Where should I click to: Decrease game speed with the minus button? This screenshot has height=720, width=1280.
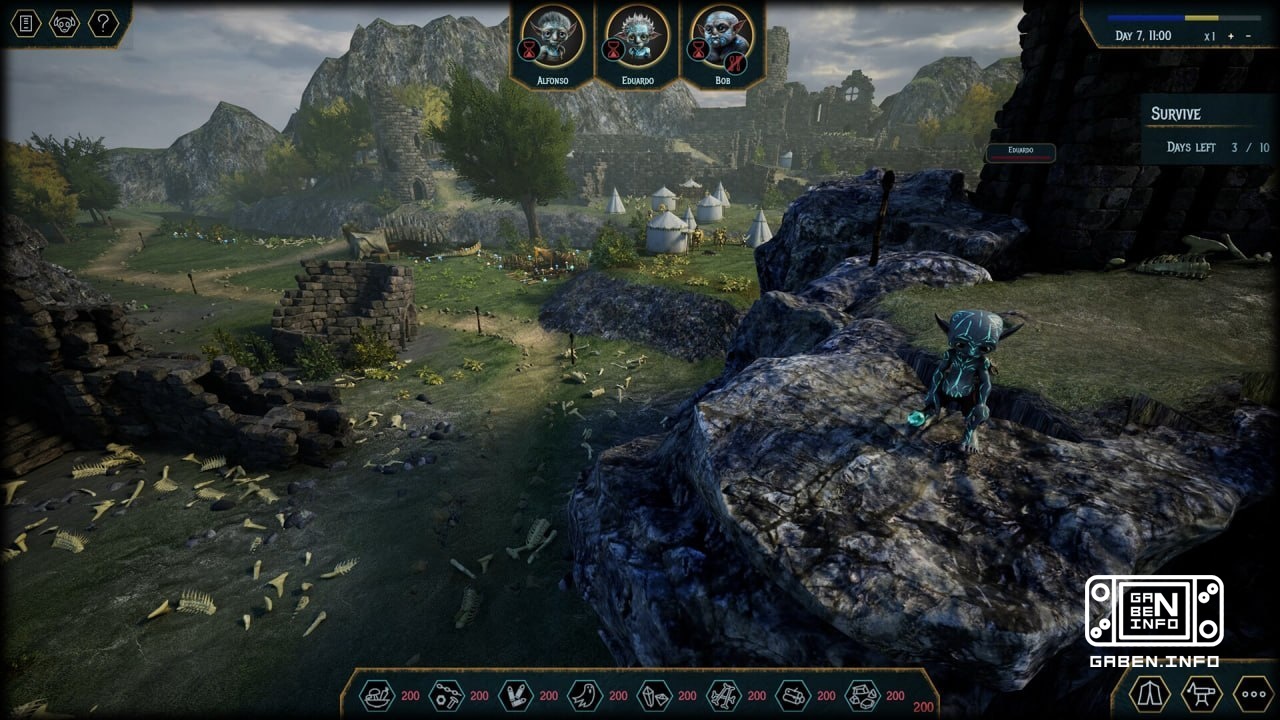coord(1246,36)
